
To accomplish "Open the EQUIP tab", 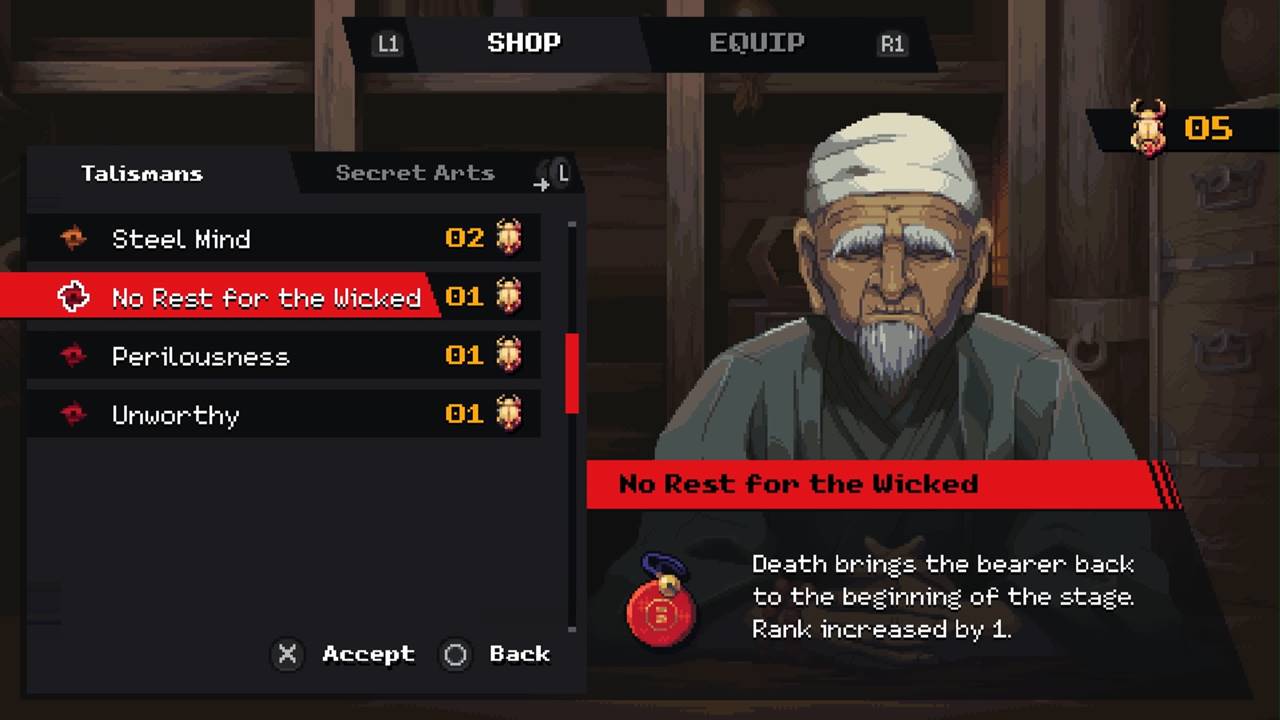I will 756,43.
